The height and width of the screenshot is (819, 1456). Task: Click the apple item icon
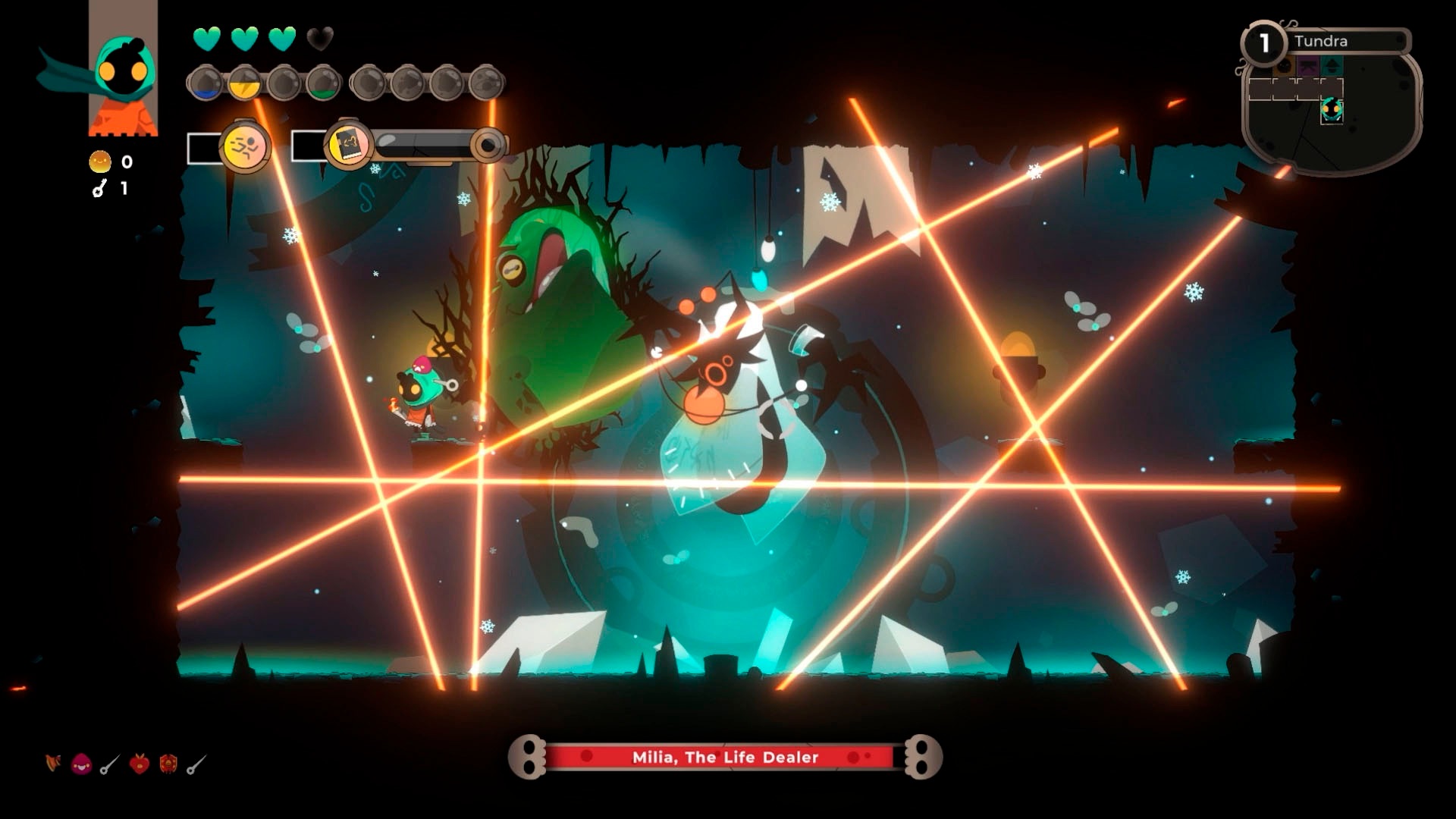click(x=140, y=762)
